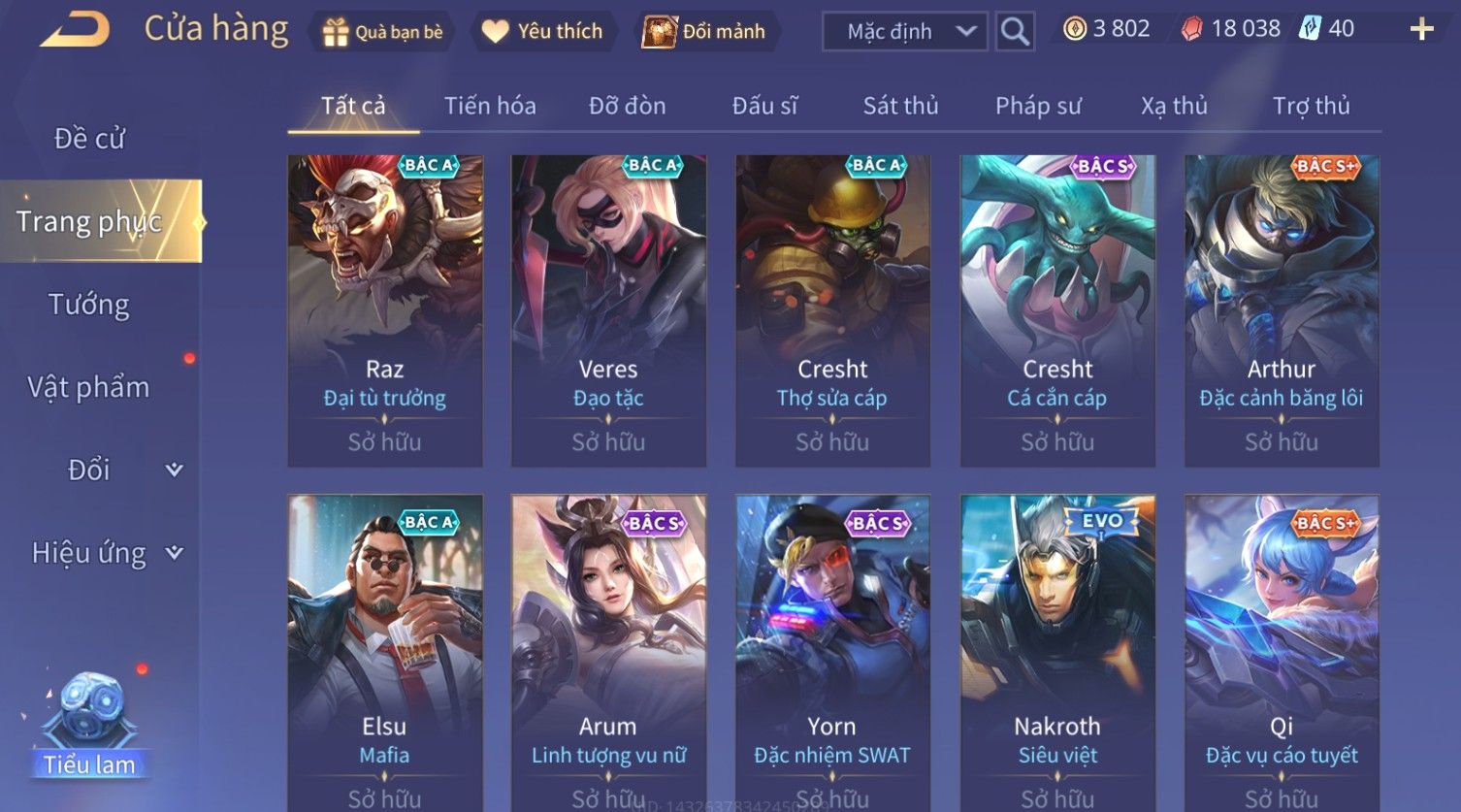
Task: Add currency with the plus button
Action: pos(1421,29)
